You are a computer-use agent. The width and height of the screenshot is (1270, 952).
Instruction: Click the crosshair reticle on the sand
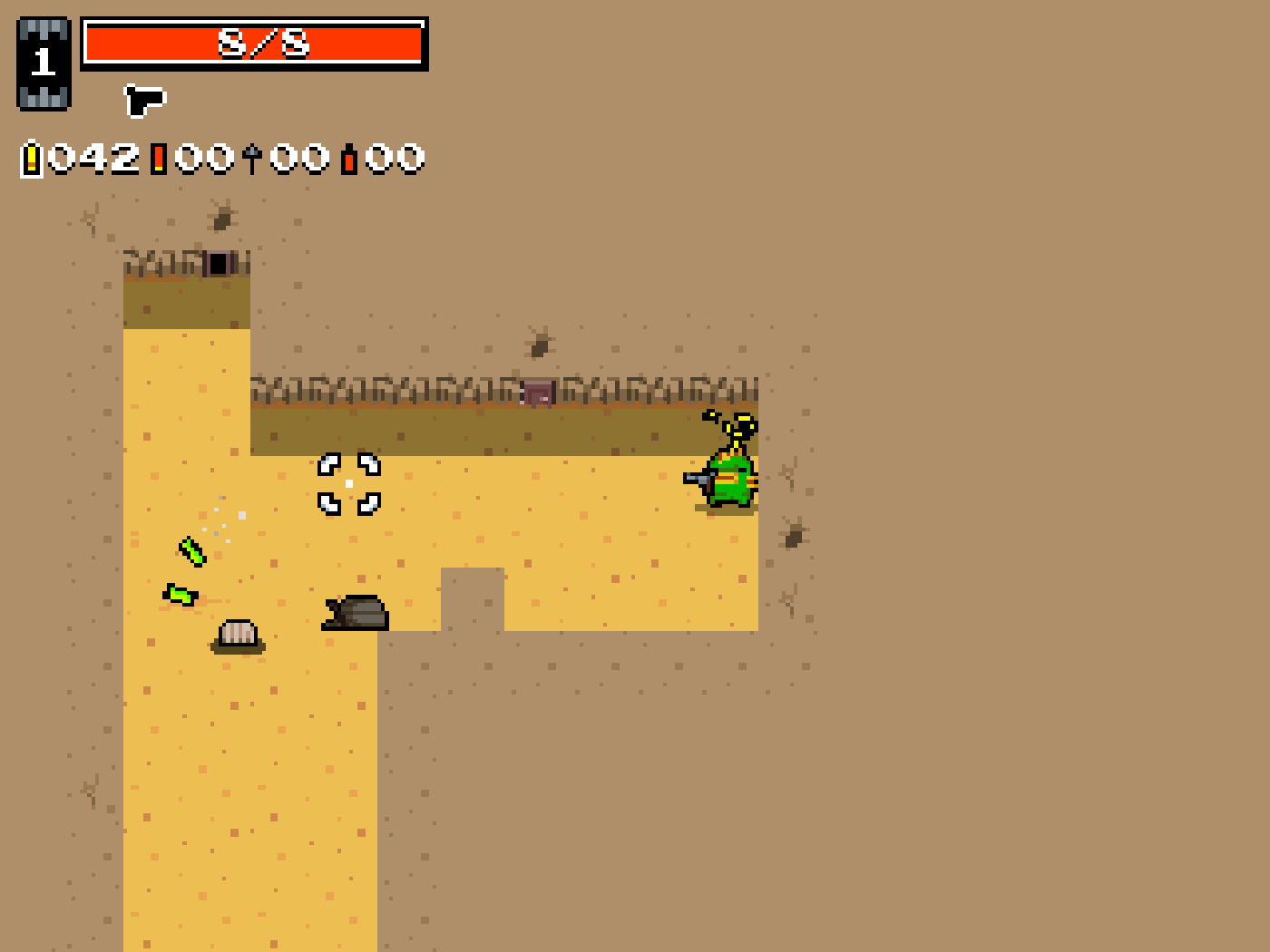click(347, 482)
